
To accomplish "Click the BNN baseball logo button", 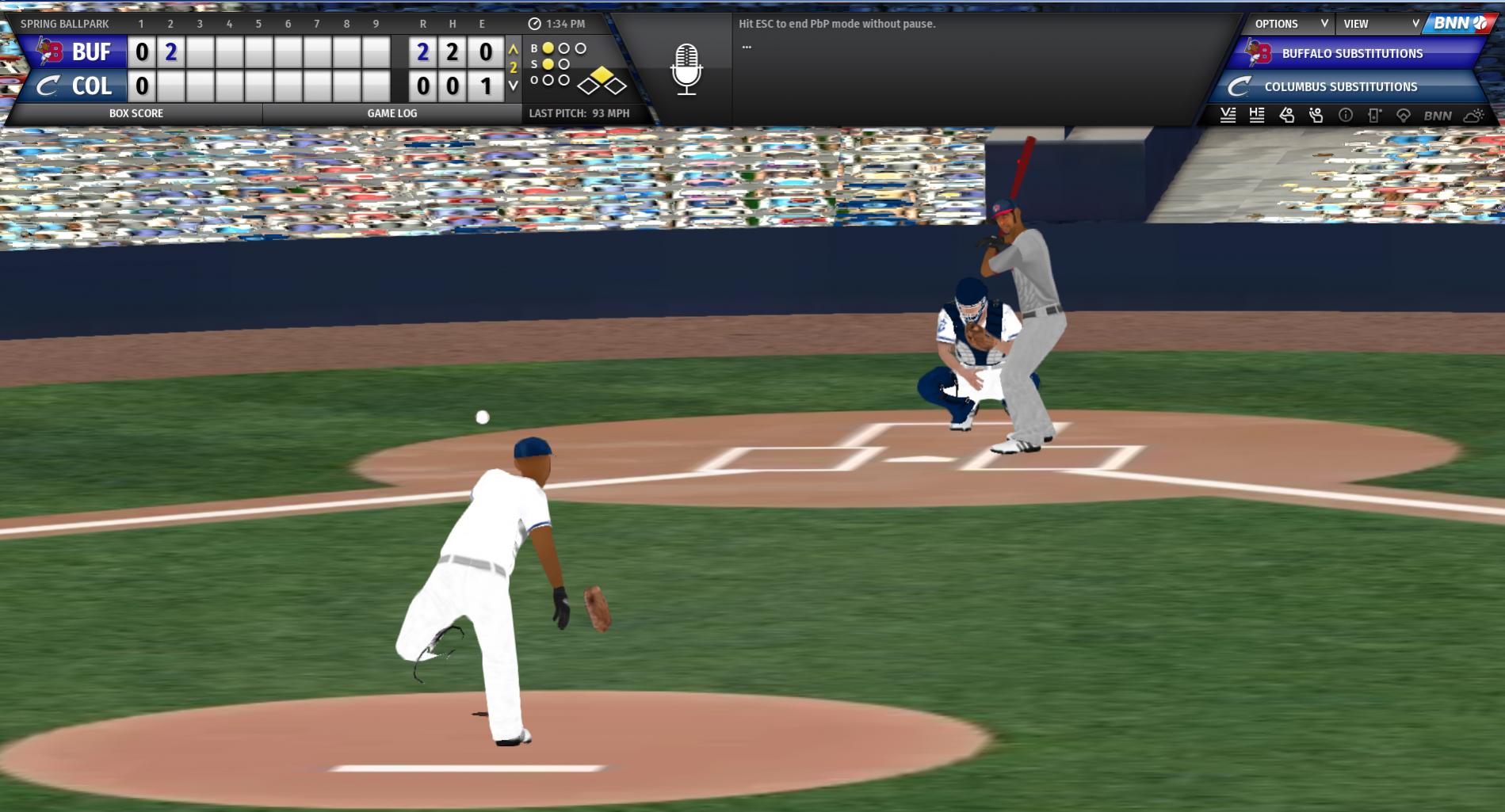I will pyautogui.click(x=1460, y=24).
